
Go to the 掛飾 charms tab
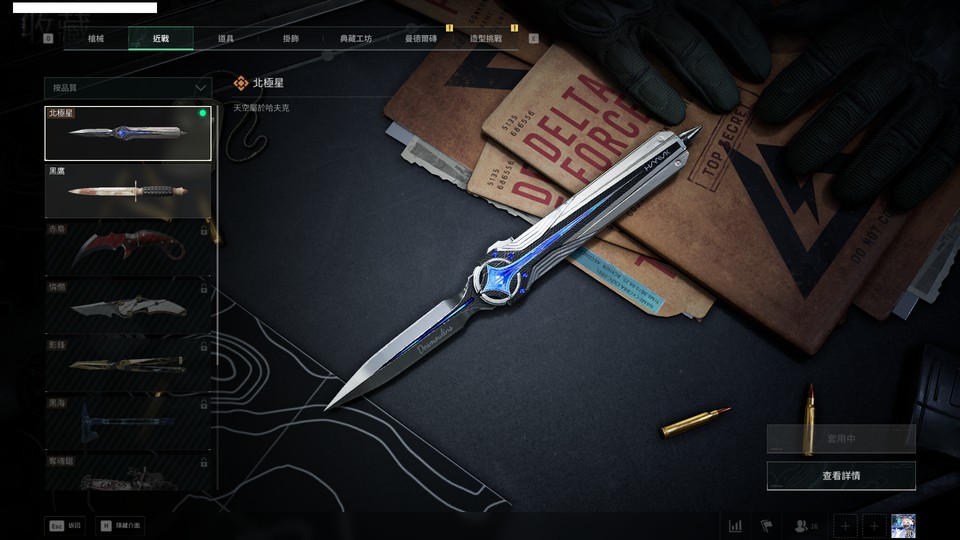click(290, 39)
